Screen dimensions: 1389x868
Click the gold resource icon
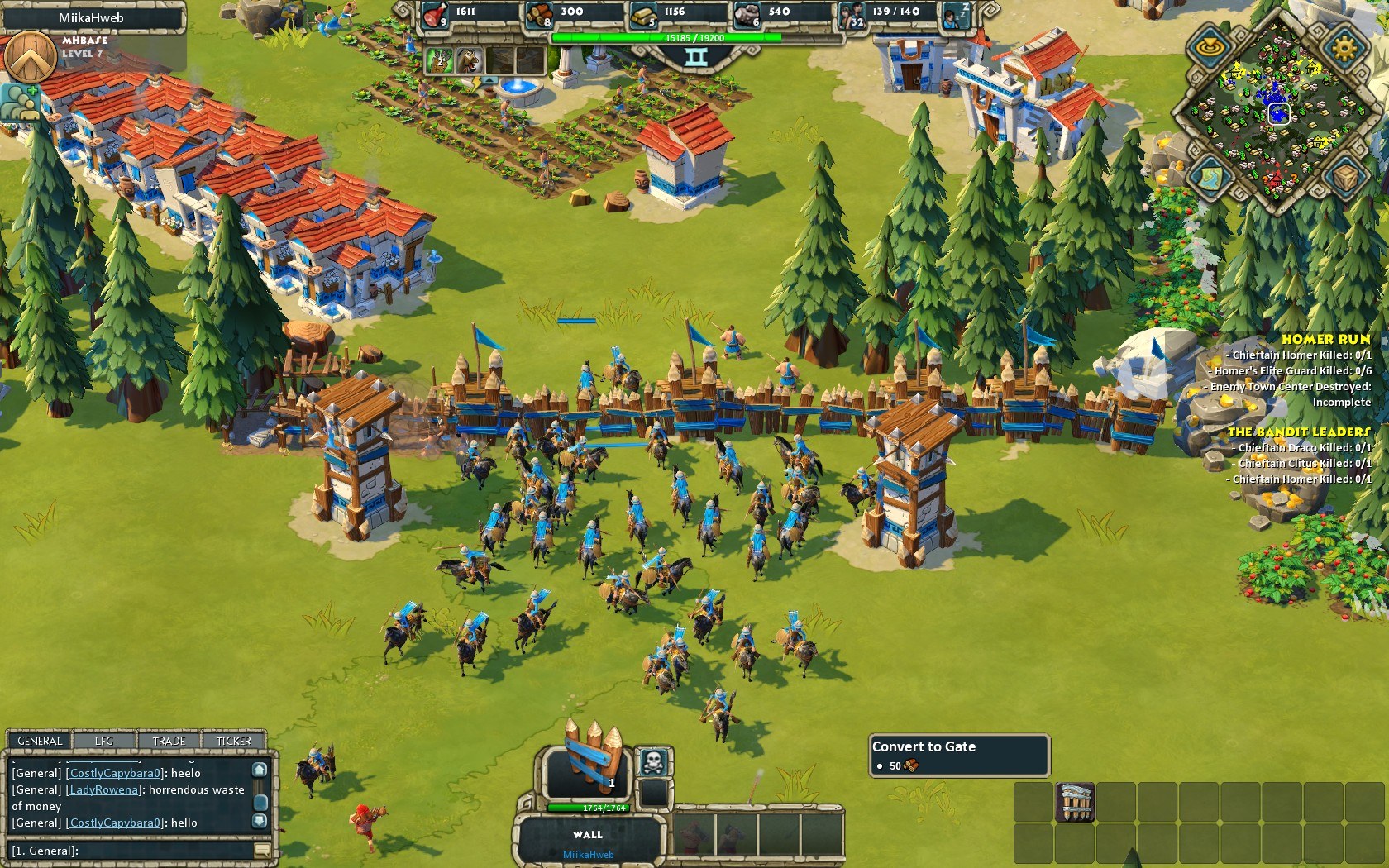pos(643,14)
